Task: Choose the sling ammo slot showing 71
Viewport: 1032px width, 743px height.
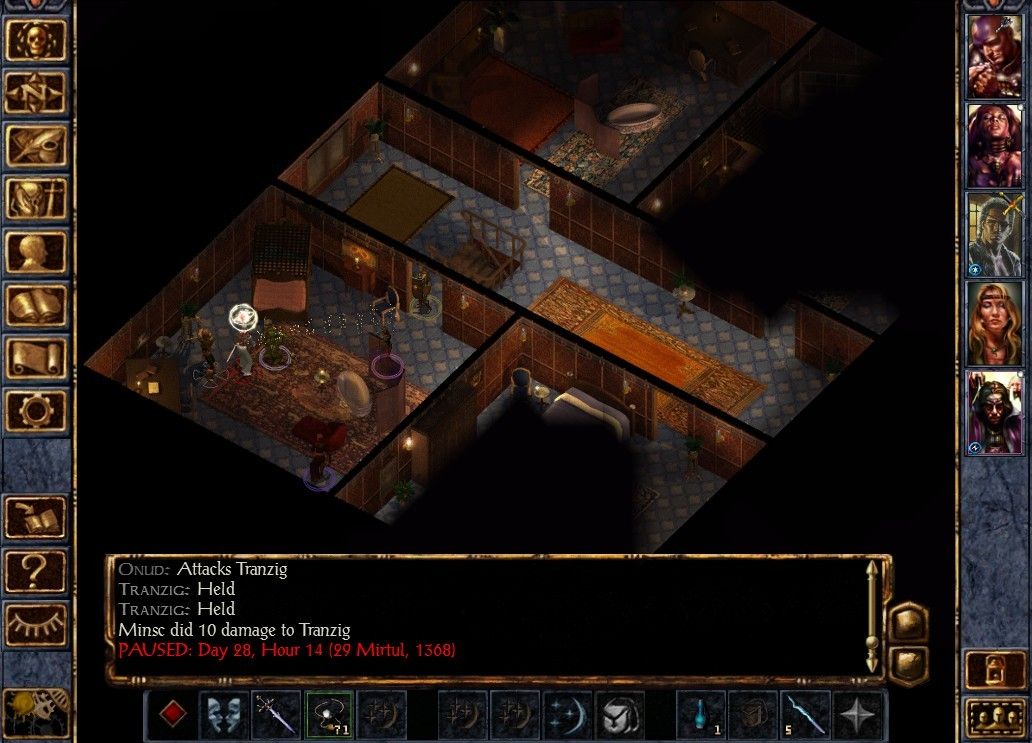Action: click(x=329, y=715)
